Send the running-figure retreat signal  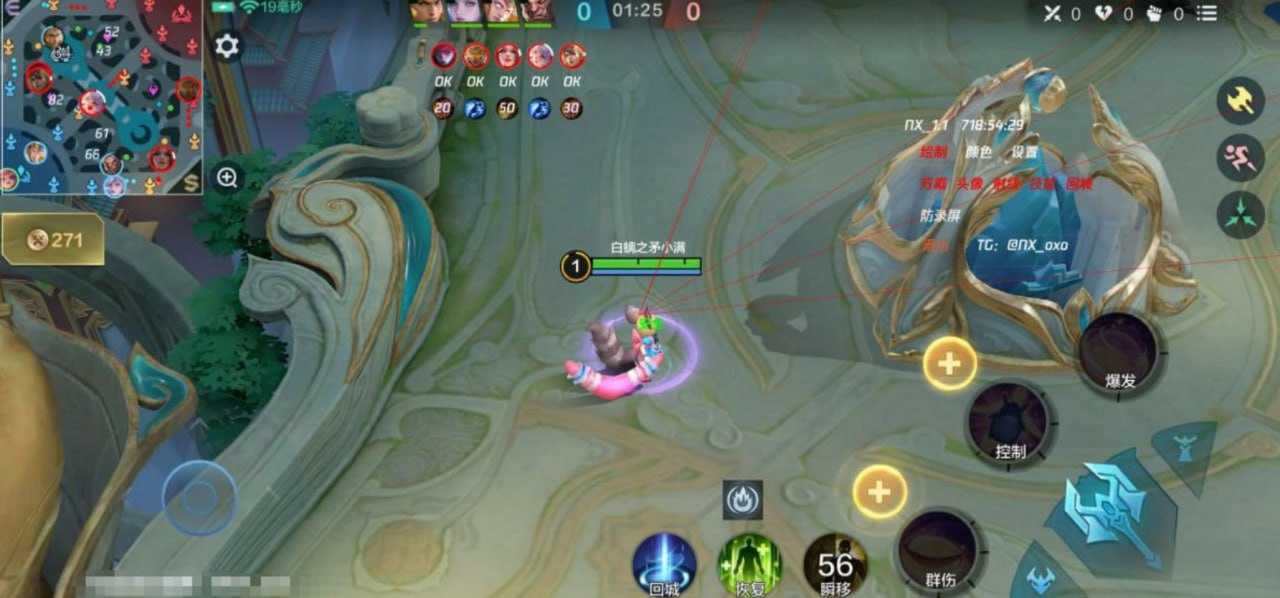click(1240, 158)
